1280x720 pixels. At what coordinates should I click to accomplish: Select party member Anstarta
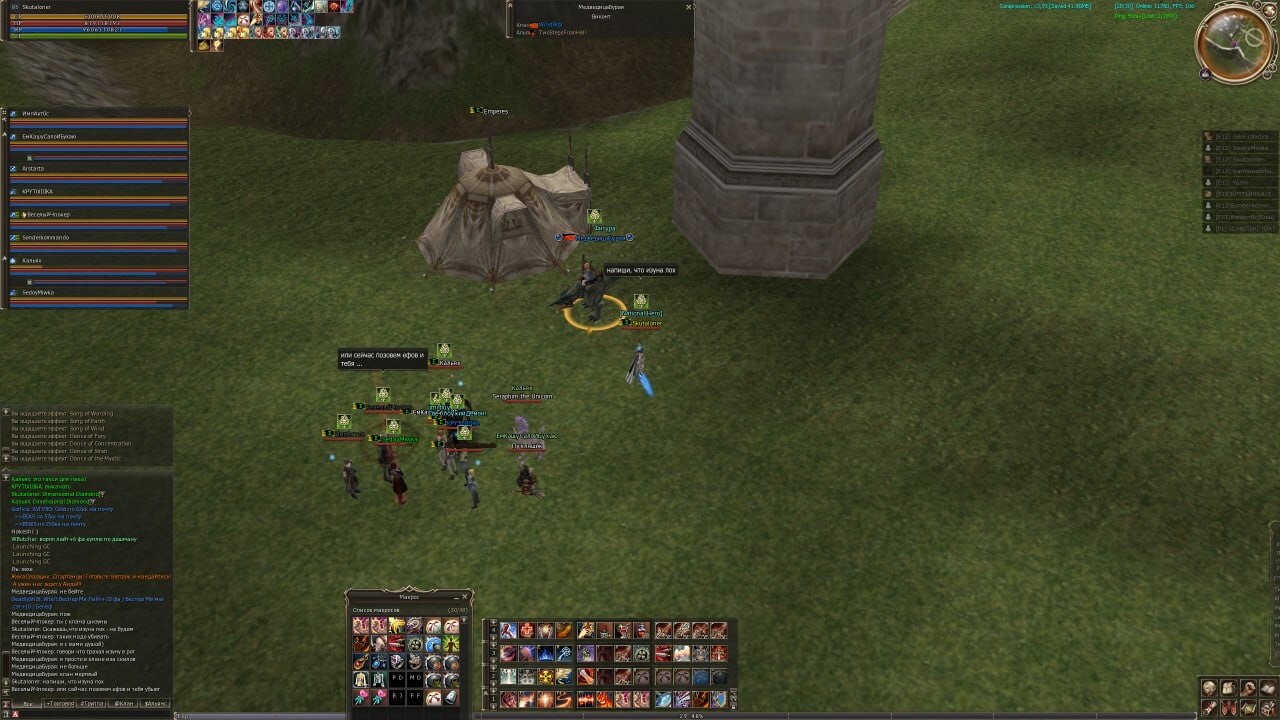pyautogui.click(x=34, y=168)
